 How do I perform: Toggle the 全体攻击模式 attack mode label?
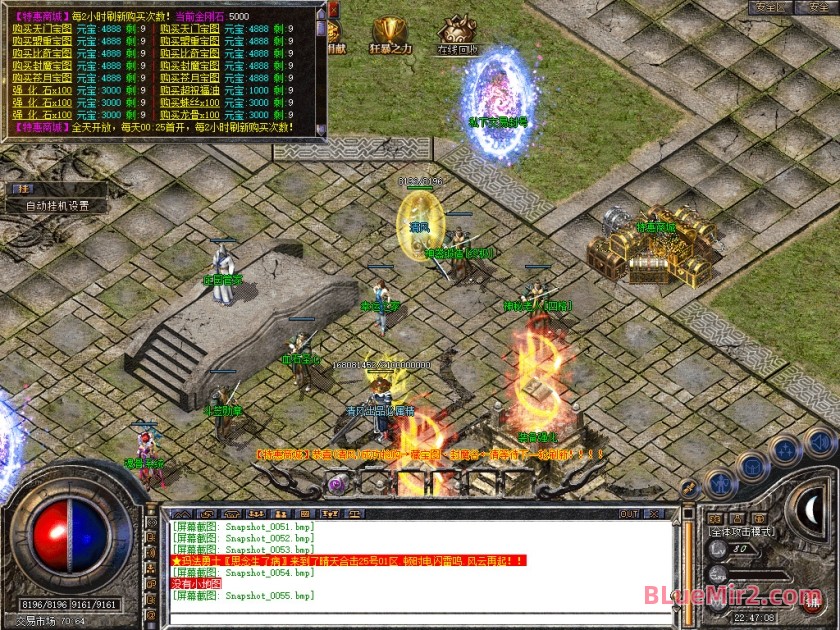point(738,530)
